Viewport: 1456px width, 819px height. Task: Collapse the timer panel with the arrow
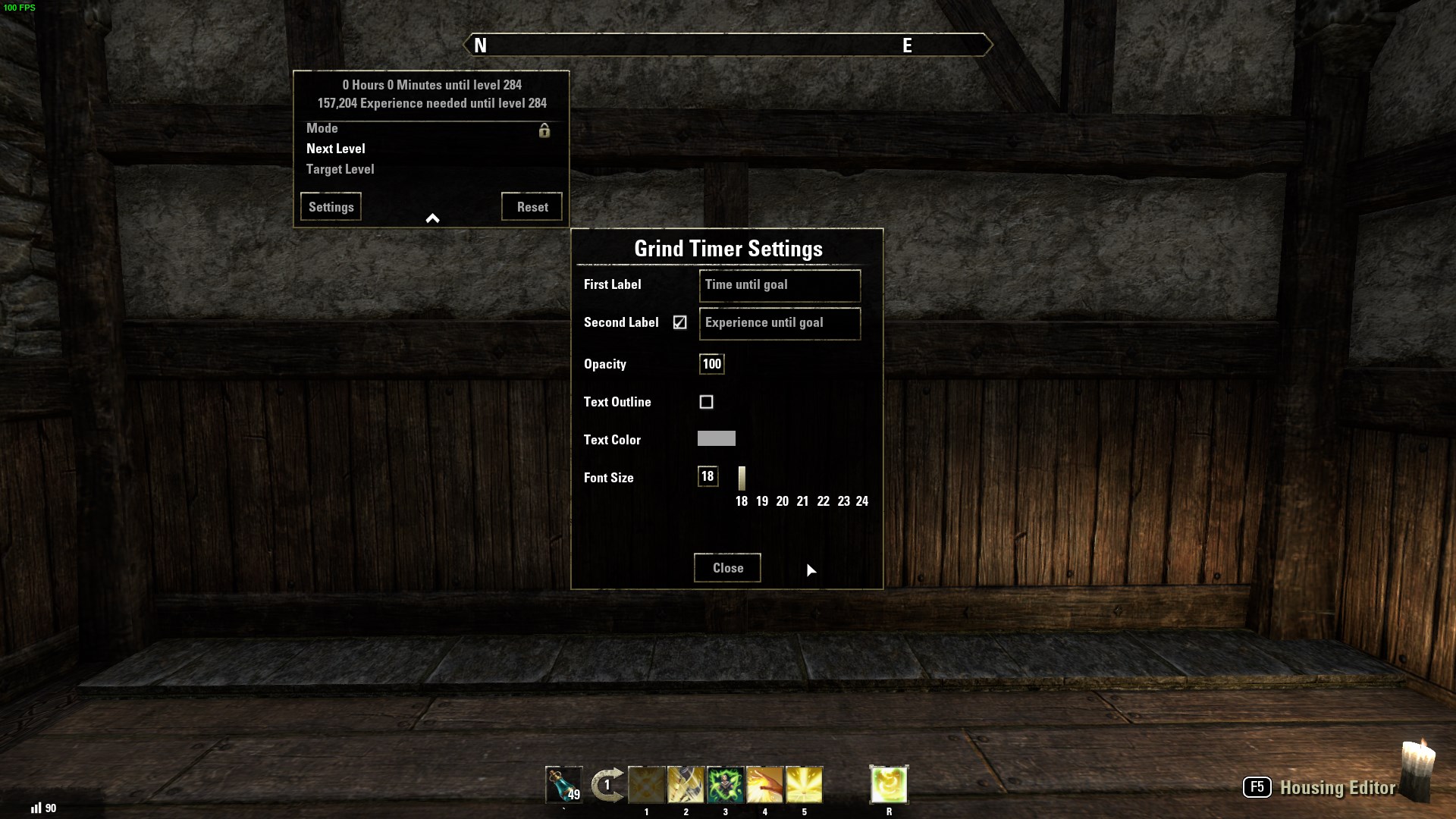[x=432, y=218]
